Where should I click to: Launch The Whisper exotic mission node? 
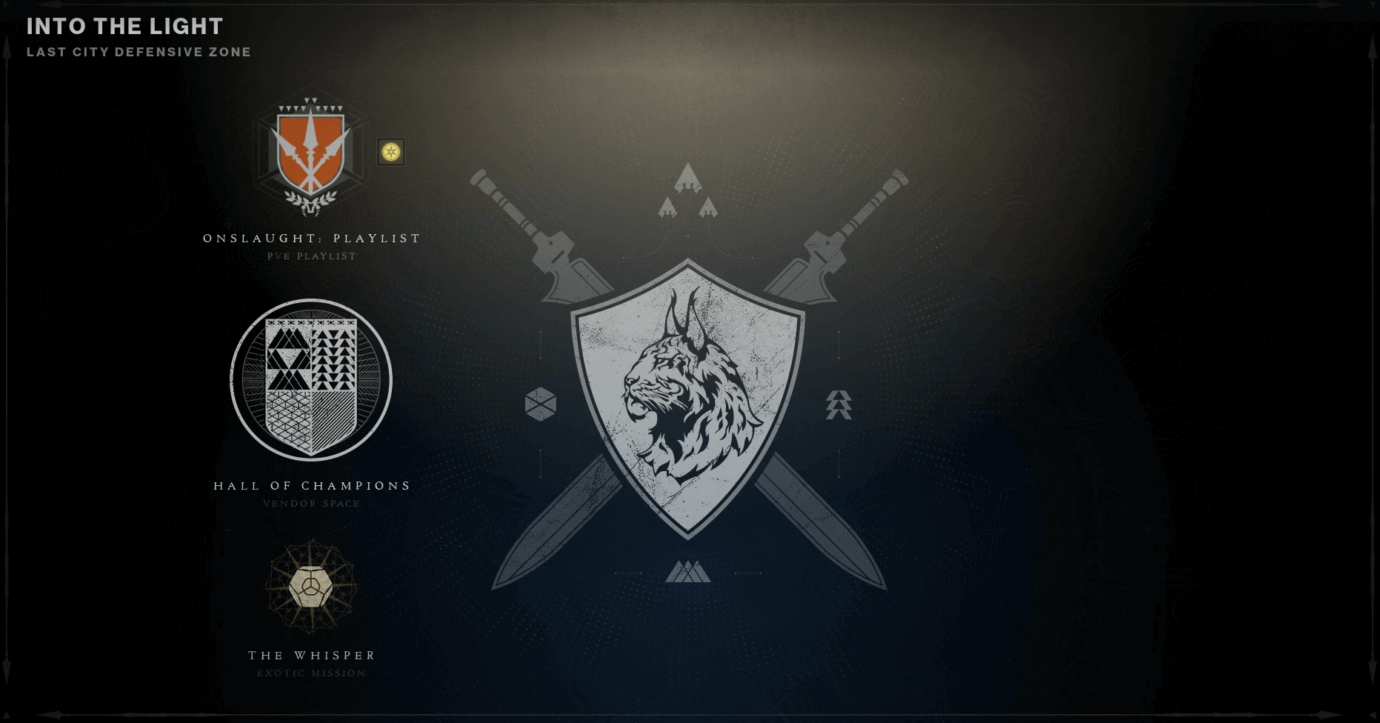[310, 588]
